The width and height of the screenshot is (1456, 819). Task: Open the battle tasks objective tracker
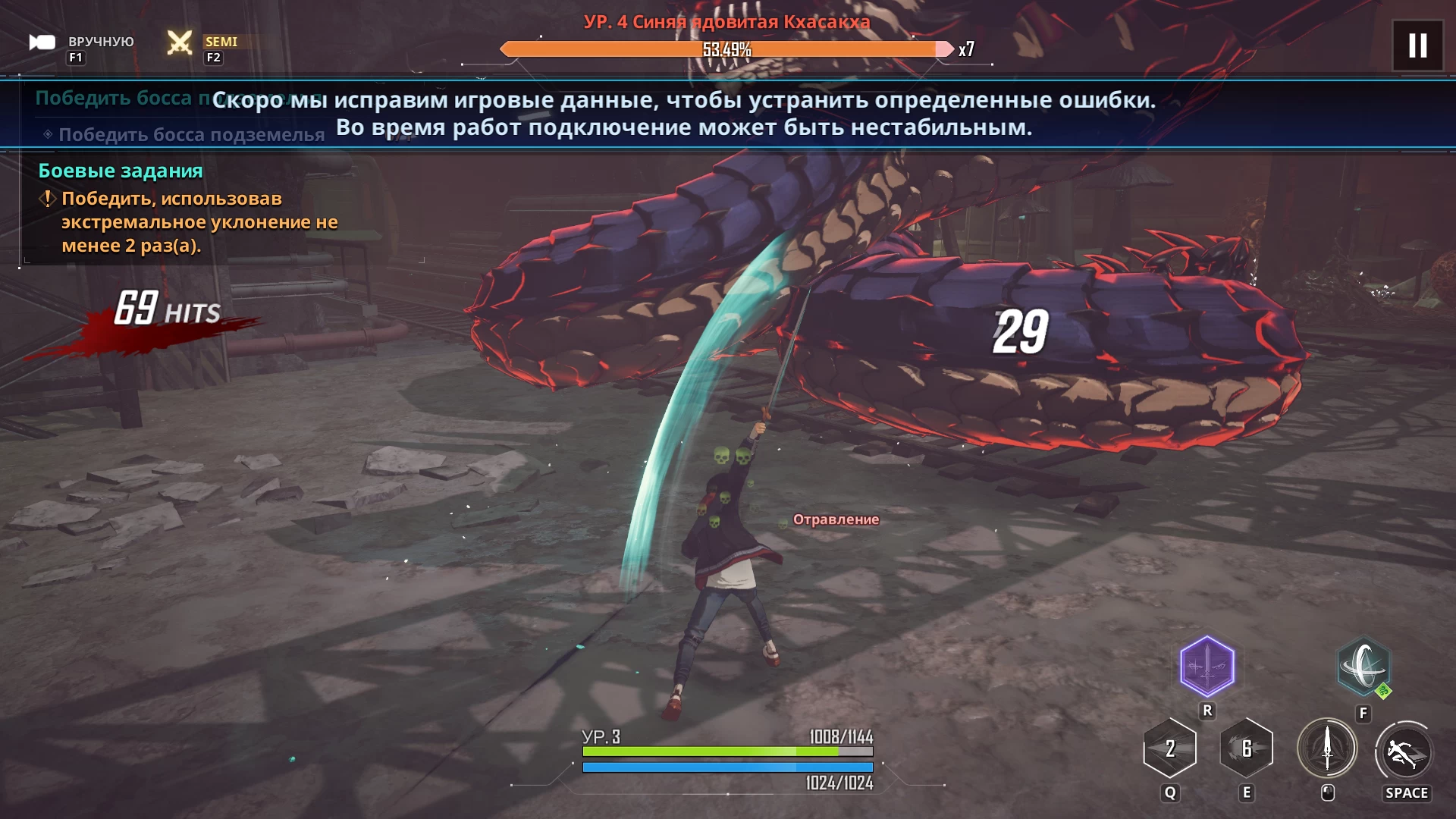[121, 171]
